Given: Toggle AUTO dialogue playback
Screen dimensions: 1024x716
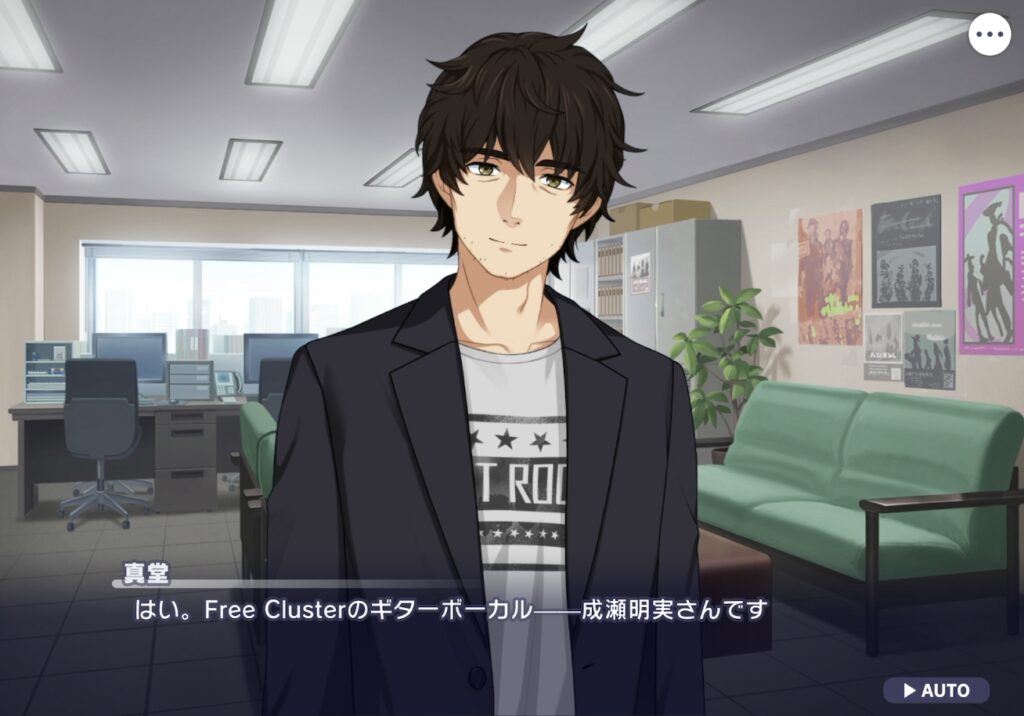Looking at the screenshot, I should pyautogui.click(x=936, y=690).
